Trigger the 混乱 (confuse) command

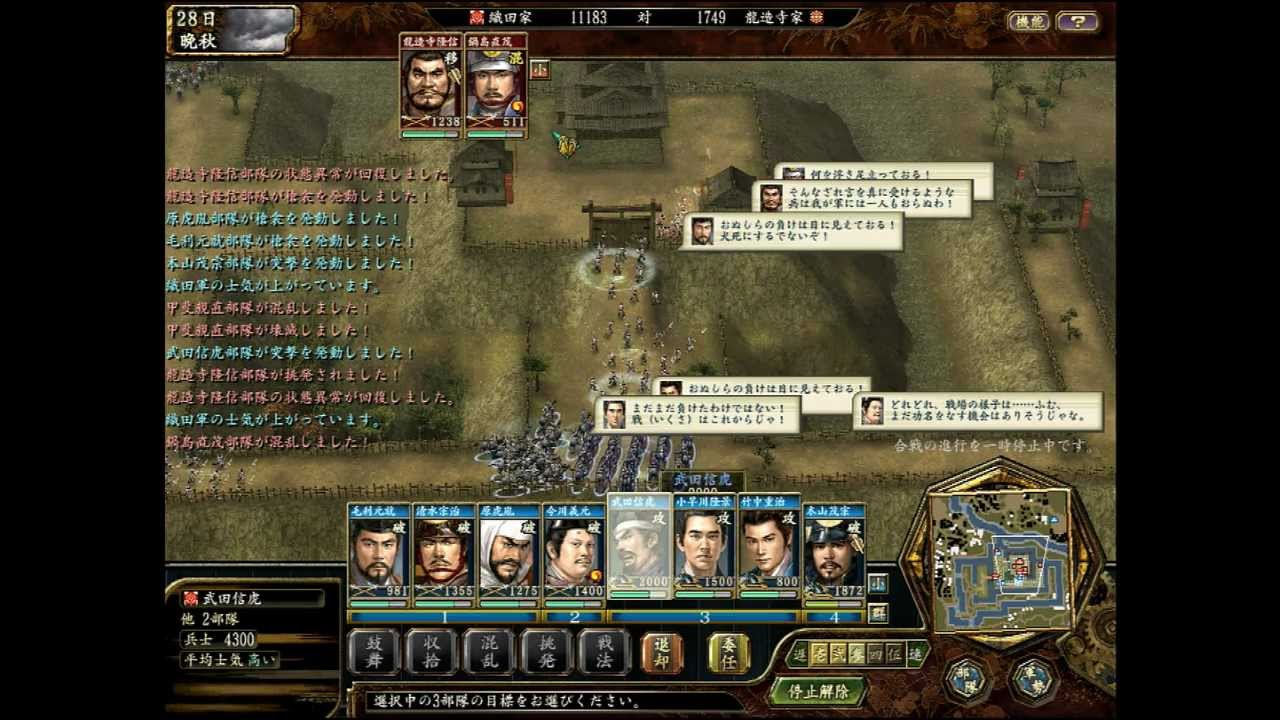pos(490,653)
